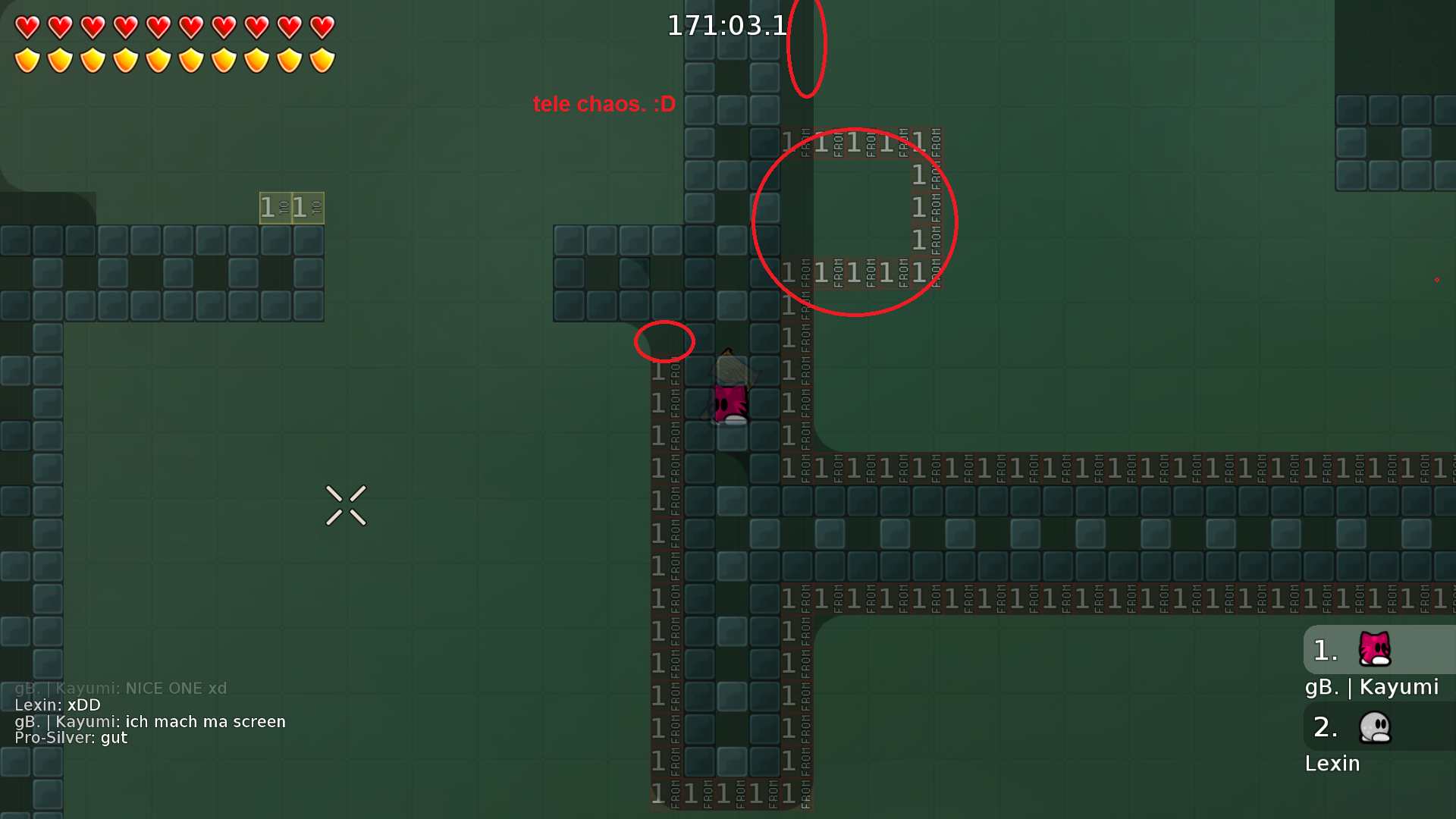Click the last heart icon
This screenshot has width=1456, height=819.
click(x=322, y=27)
